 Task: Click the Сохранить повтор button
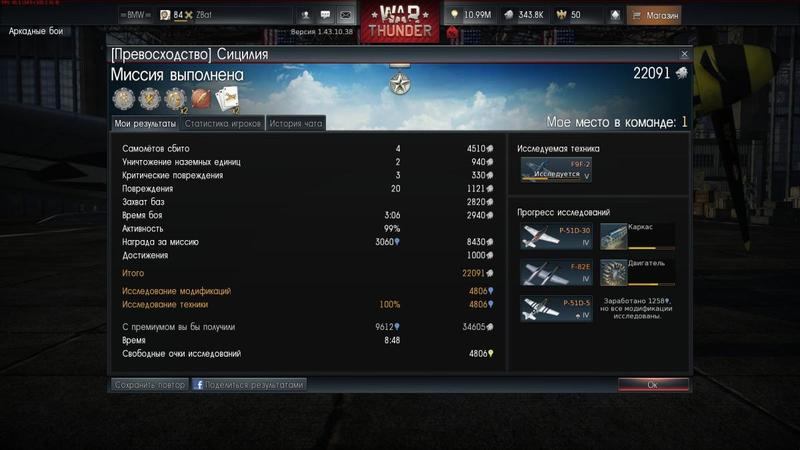pyautogui.click(x=150, y=384)
